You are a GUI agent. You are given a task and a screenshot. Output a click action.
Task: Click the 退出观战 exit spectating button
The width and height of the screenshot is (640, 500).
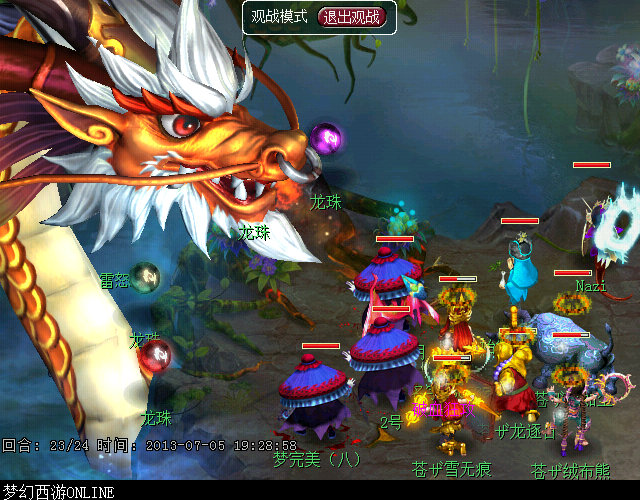pyautogui.click(x=352, y=17)
